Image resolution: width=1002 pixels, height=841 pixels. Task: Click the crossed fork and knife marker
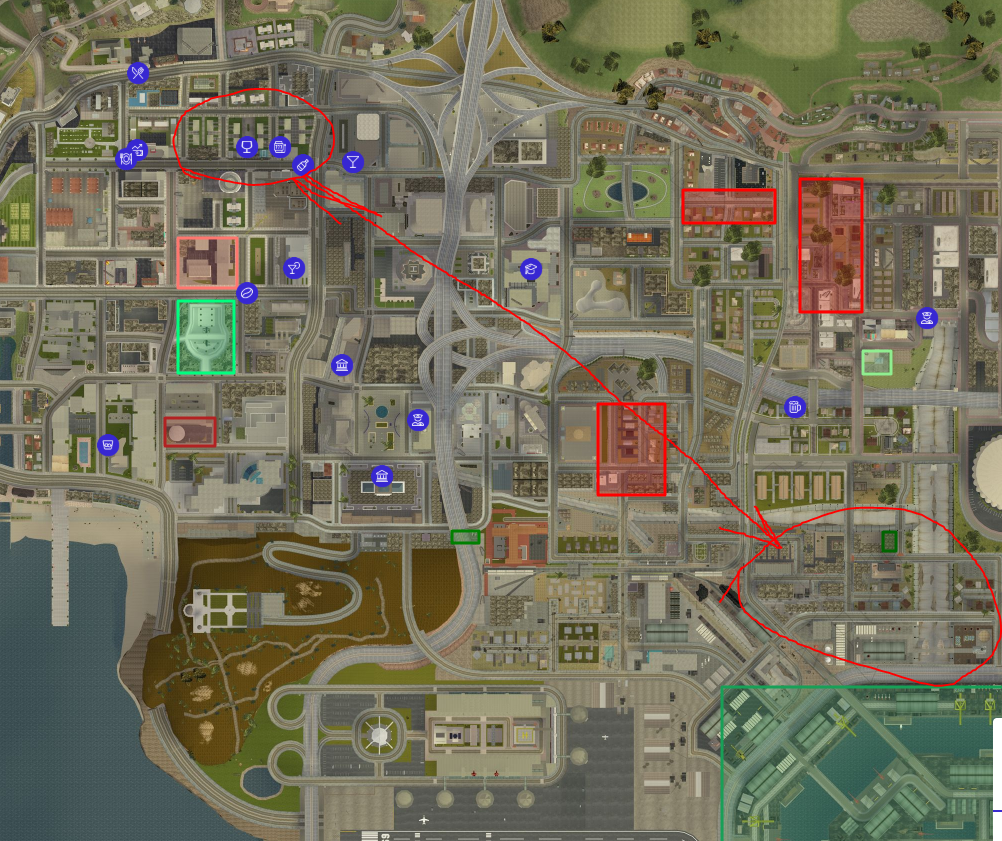click(138, 72)
